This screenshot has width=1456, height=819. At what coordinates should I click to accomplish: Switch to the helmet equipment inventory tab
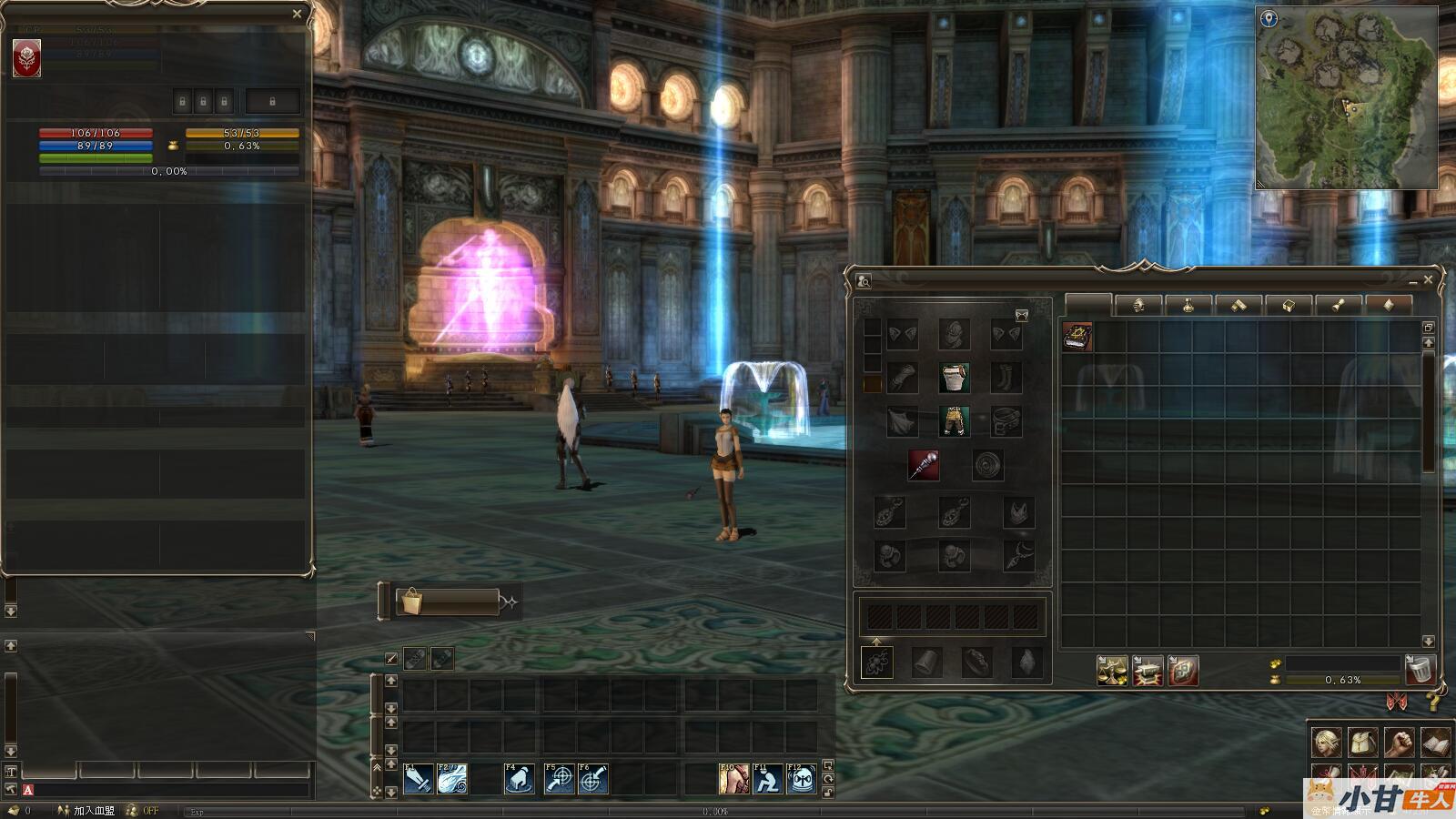(1137, 306)
